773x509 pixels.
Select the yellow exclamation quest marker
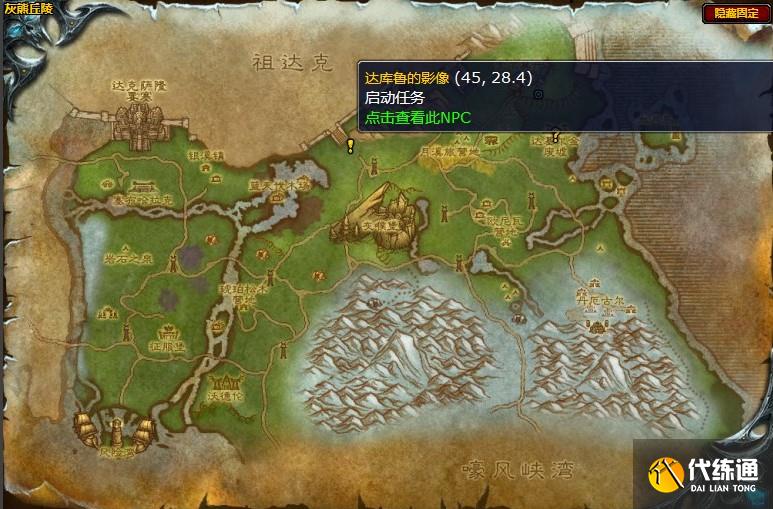tap(350, 145)
